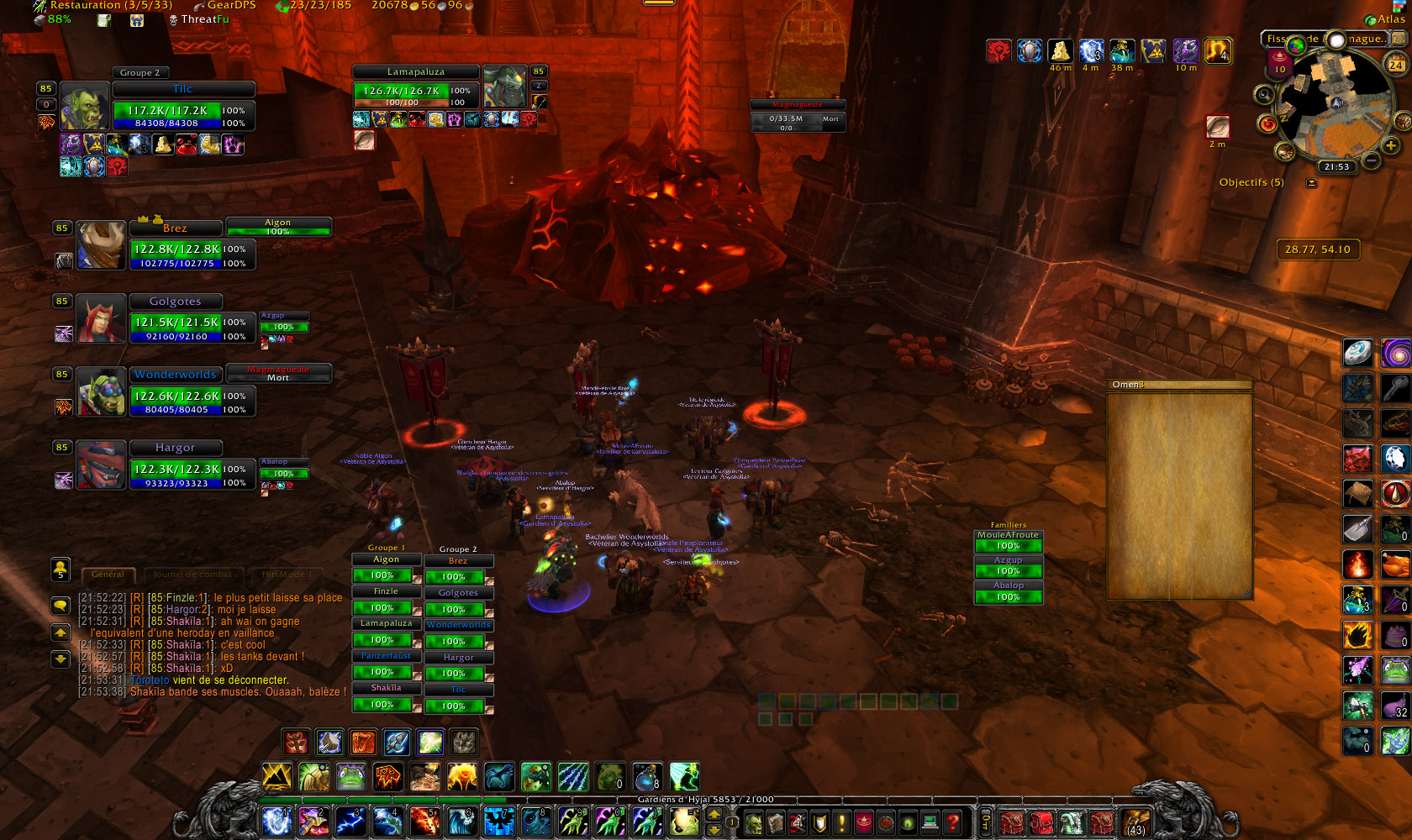The image size is (1412, 840).
Task: Zoom out using the minimap minus button
Action: coord(1371,160)
